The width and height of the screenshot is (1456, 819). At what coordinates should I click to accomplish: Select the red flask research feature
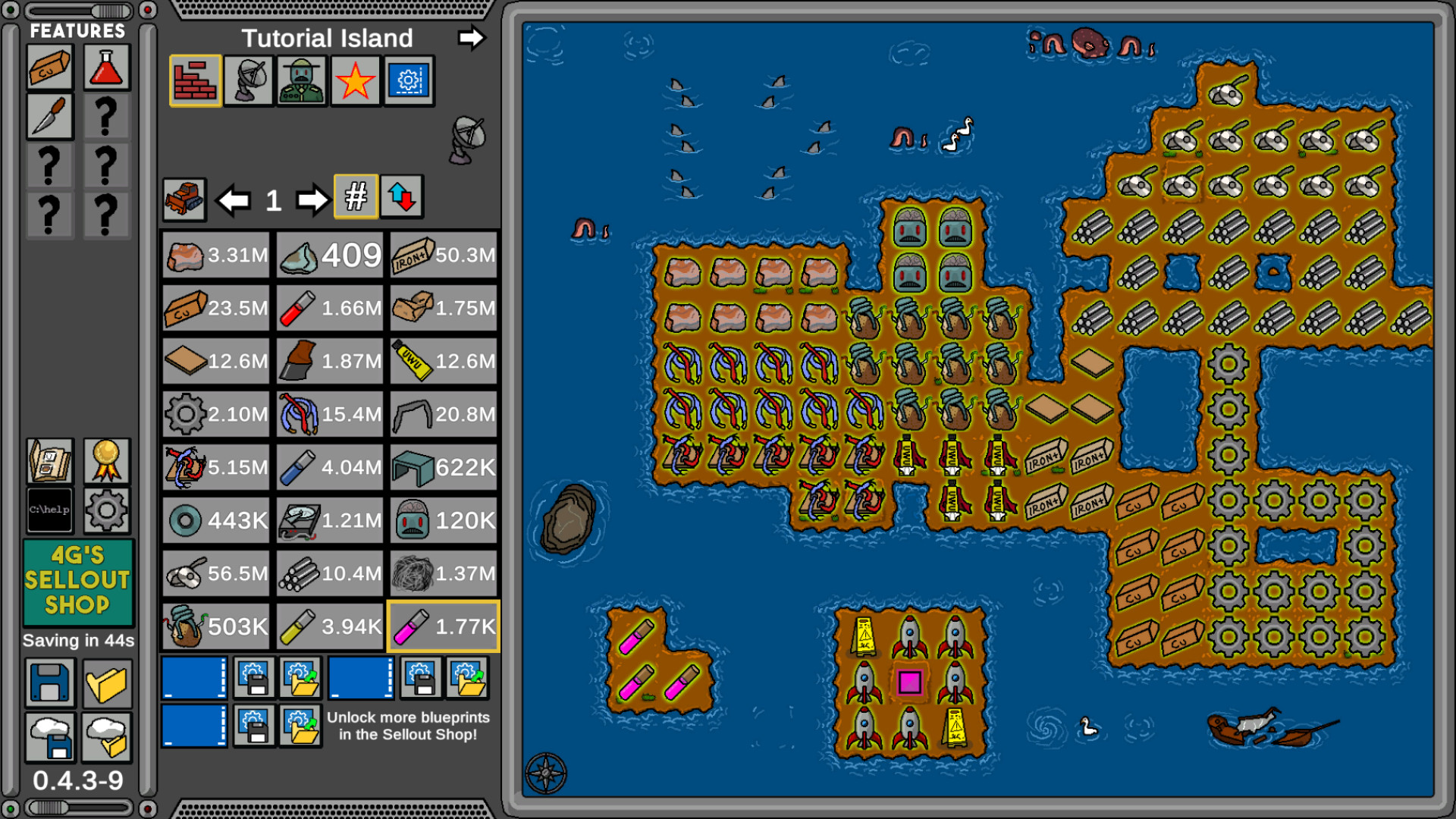pos(107,66)
